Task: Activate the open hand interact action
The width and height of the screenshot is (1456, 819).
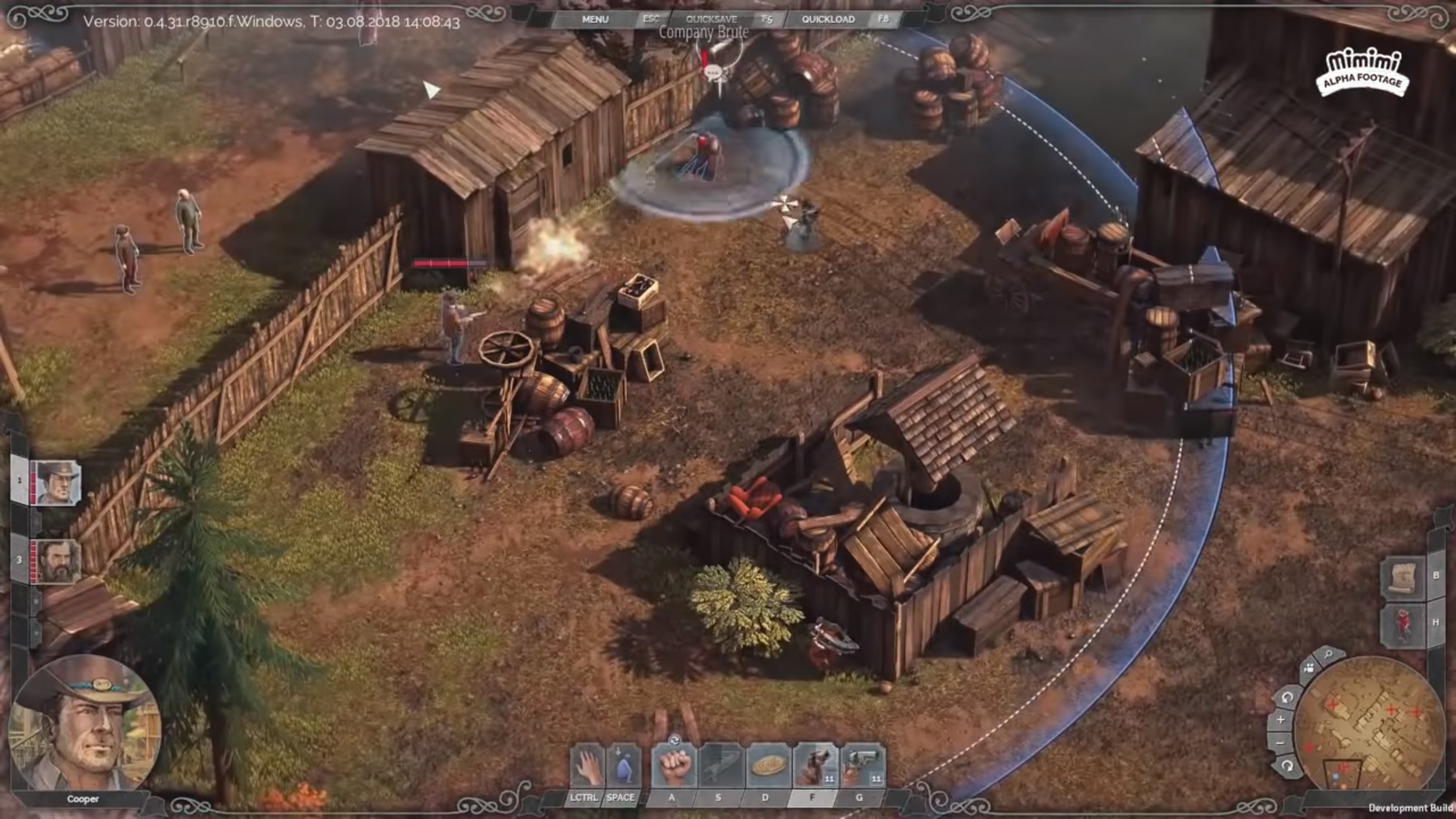Action: click(586, 767)
